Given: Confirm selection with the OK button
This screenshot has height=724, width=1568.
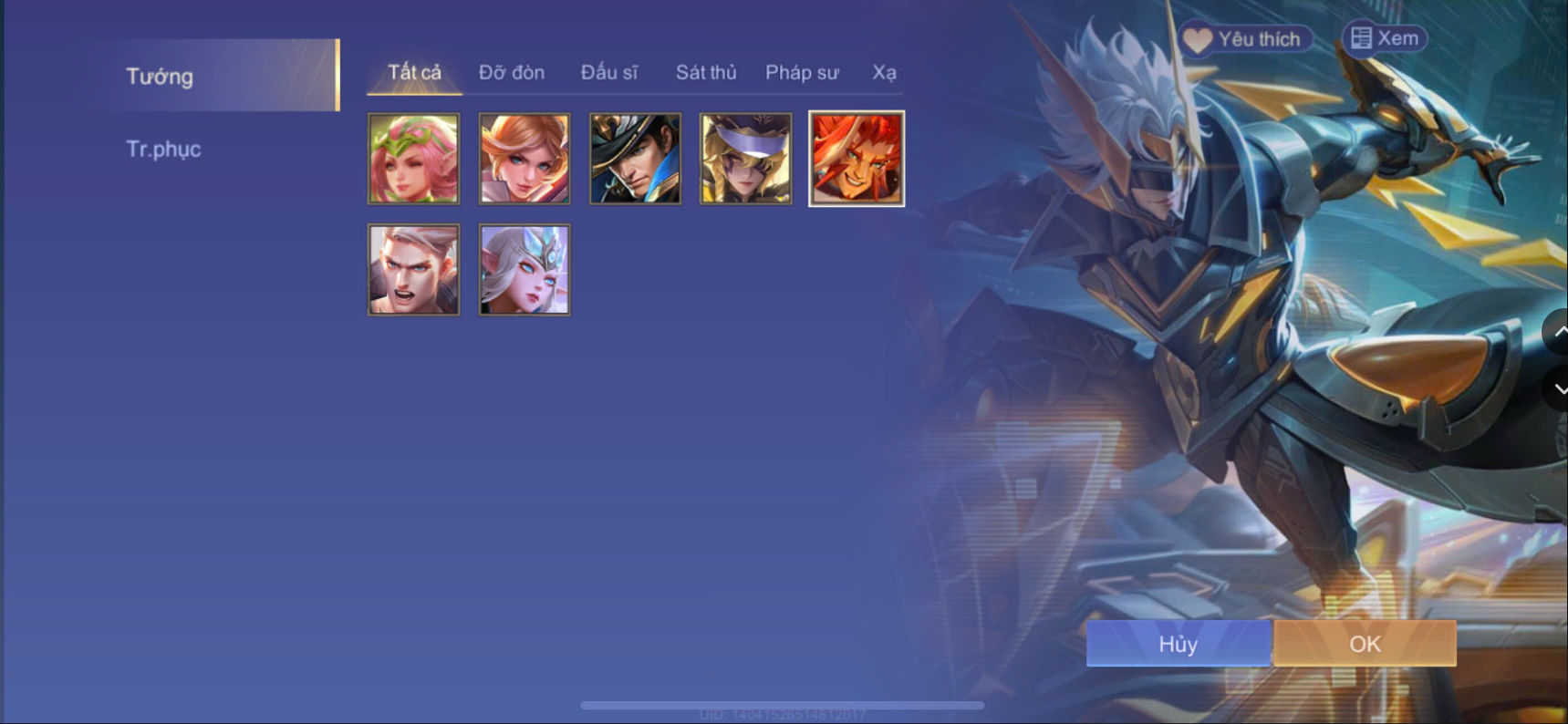Looking at the screenshot, I should pyautogui.click(x=1364, y=644).
